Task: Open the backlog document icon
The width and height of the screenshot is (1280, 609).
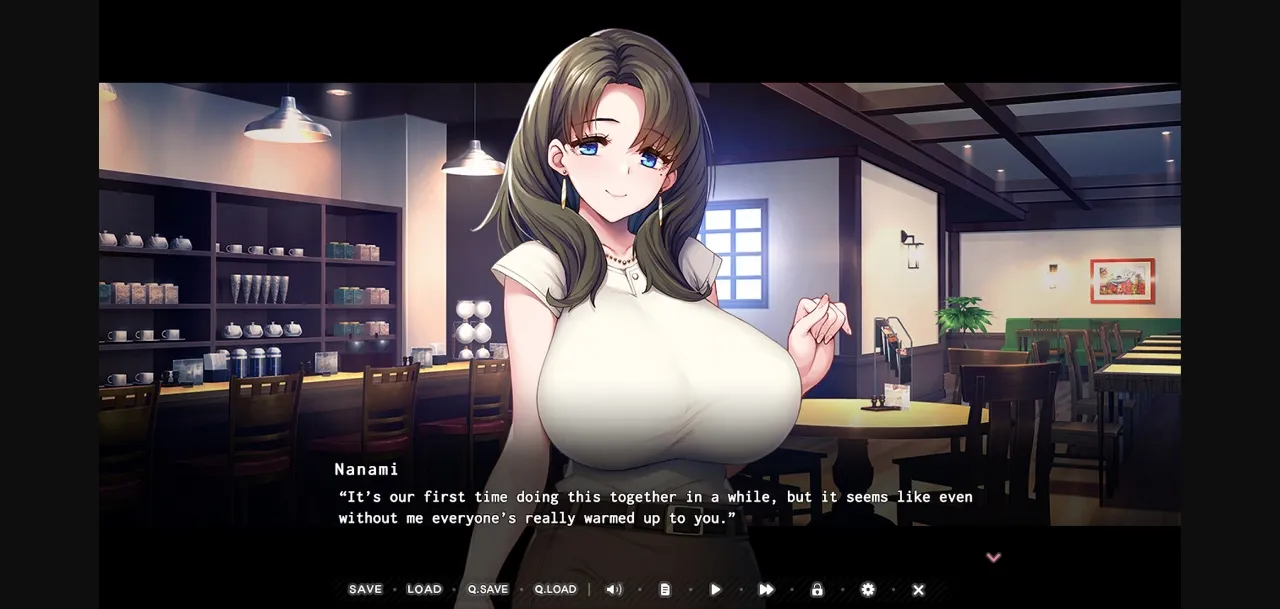Action: [665, 589]
